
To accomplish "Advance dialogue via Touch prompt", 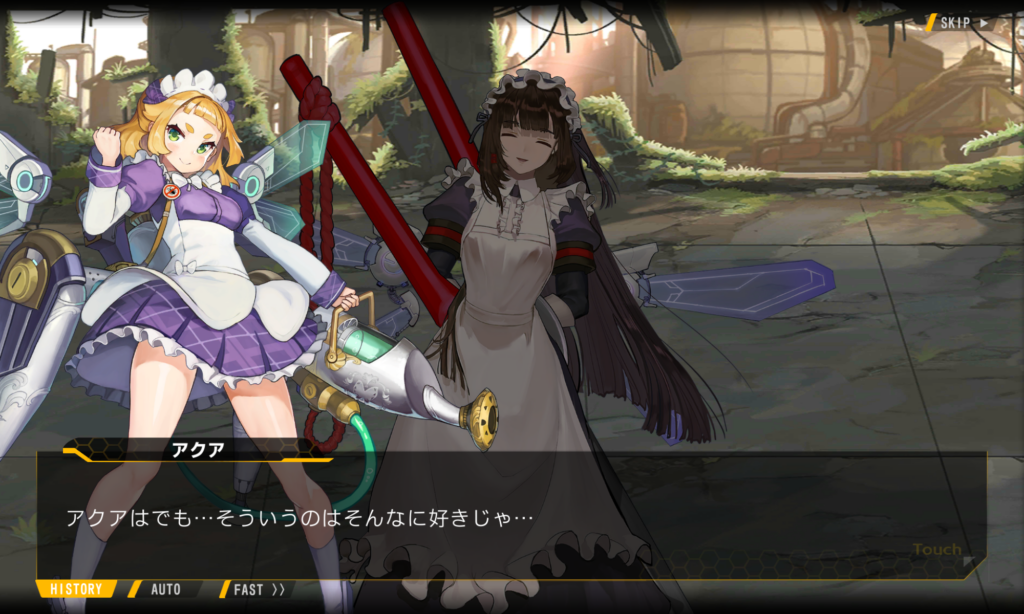I will click(x=938, y=550).
